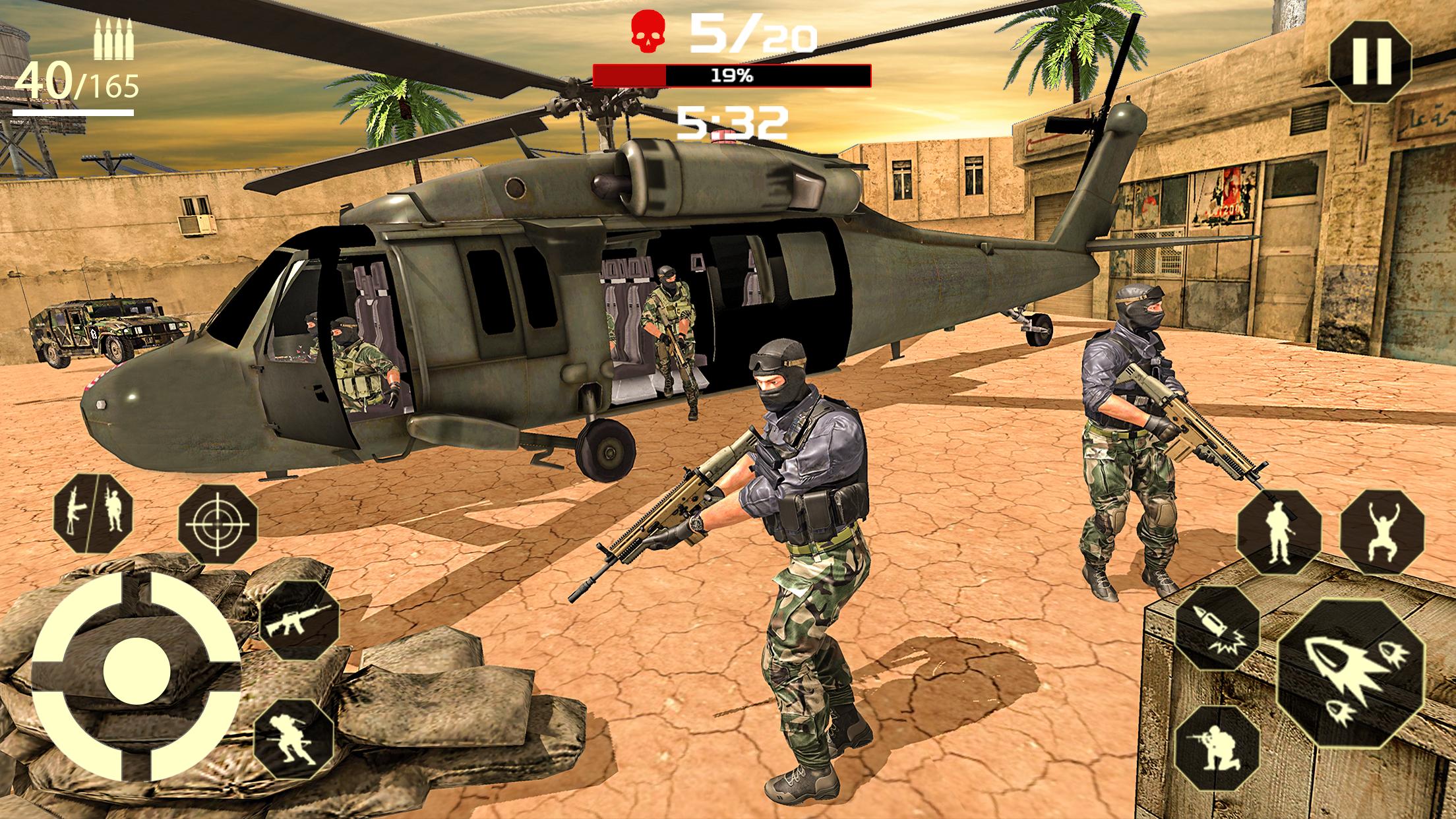Screen dimensions: 1456x819
Task: Fire the rocket launcher icon
Action: tap(1352, 673)
